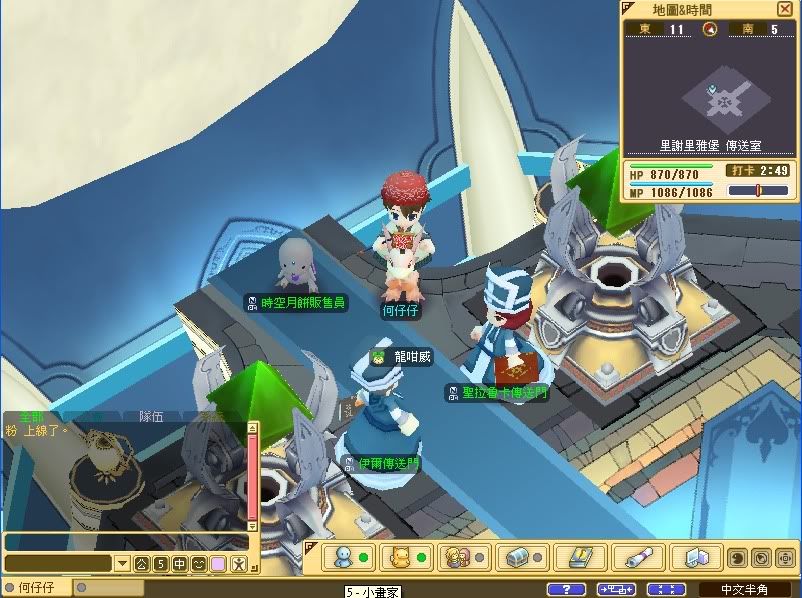Click the compass icon above the minimap
The image size is (802, 598).
pos(710,29)
